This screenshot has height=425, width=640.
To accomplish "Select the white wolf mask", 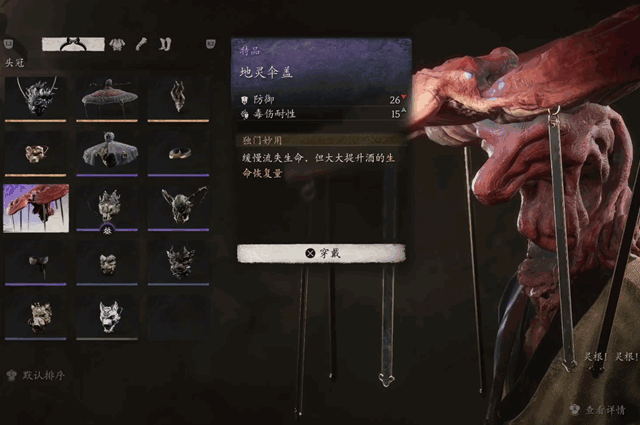I will click(108, 315).
